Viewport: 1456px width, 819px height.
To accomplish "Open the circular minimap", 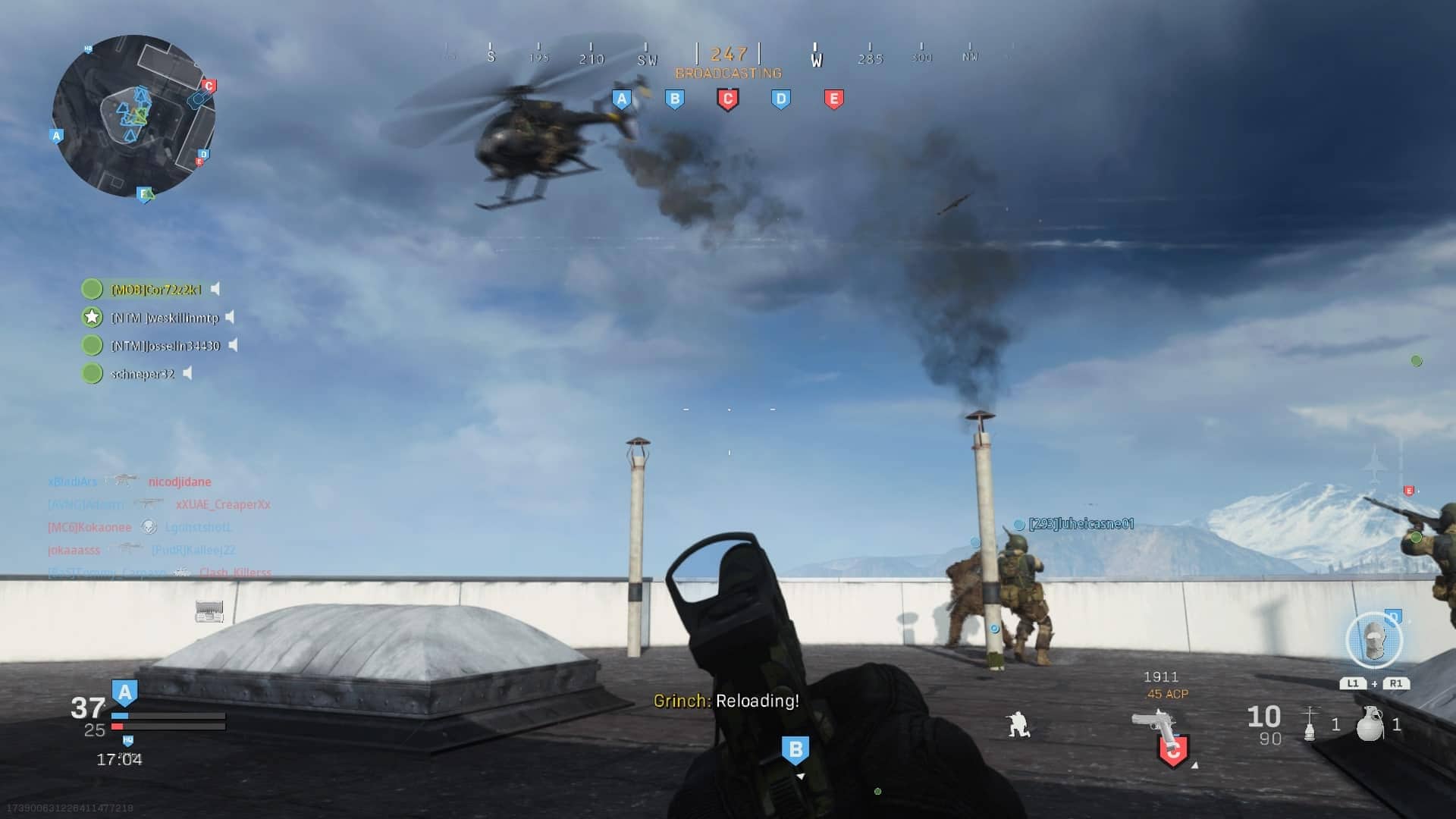I will coord(133,115).
